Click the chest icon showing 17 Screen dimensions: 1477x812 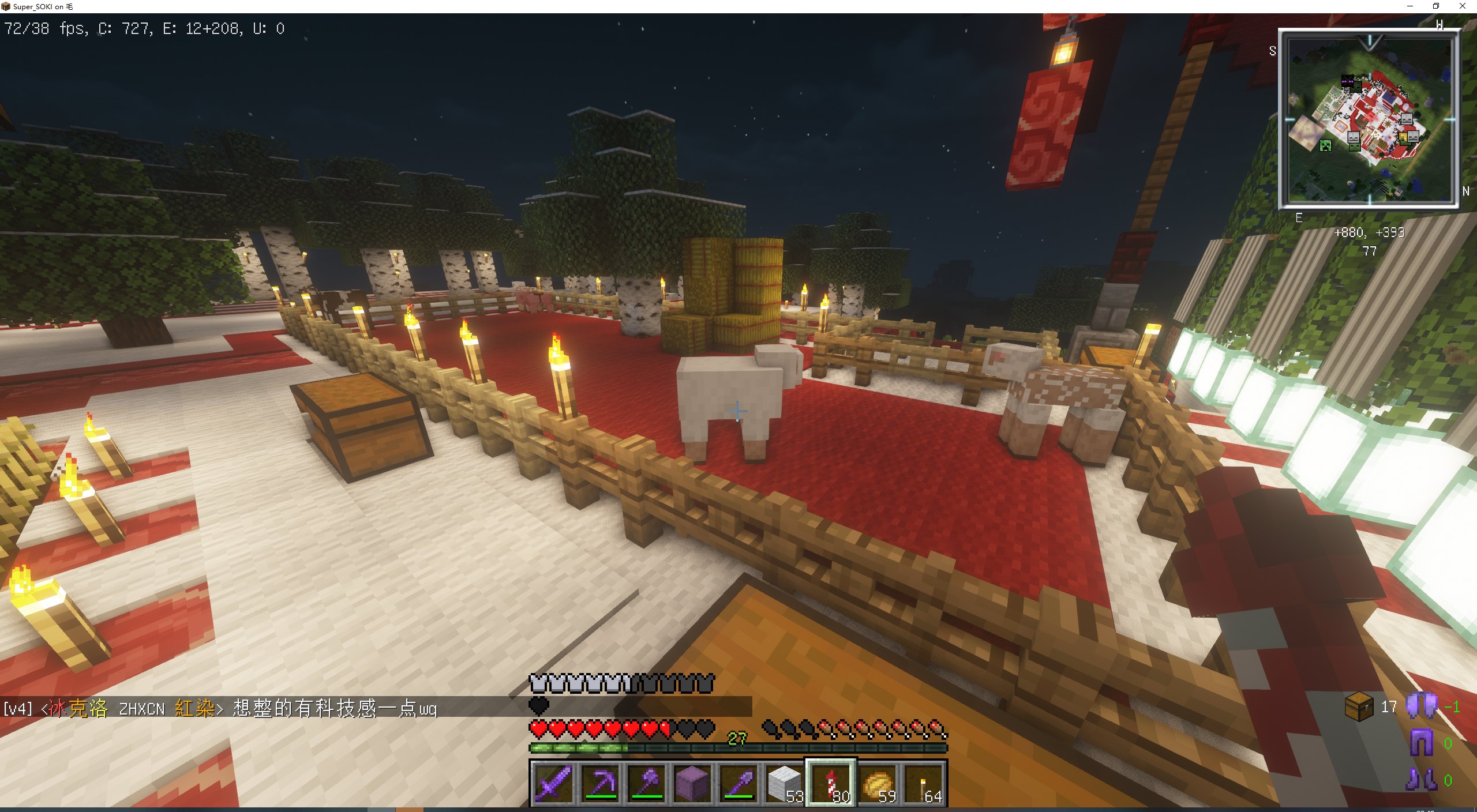click(x=1358, y=706)
